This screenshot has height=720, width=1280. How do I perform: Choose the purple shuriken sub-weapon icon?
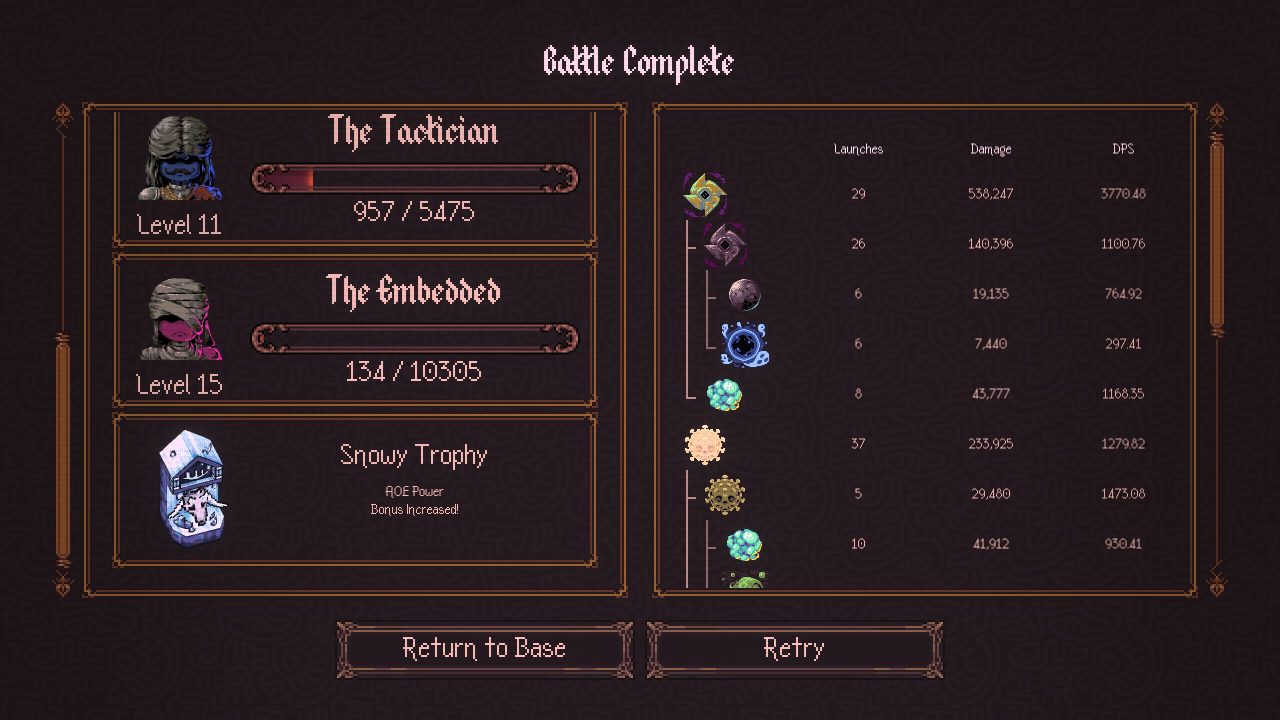(723, 244)
